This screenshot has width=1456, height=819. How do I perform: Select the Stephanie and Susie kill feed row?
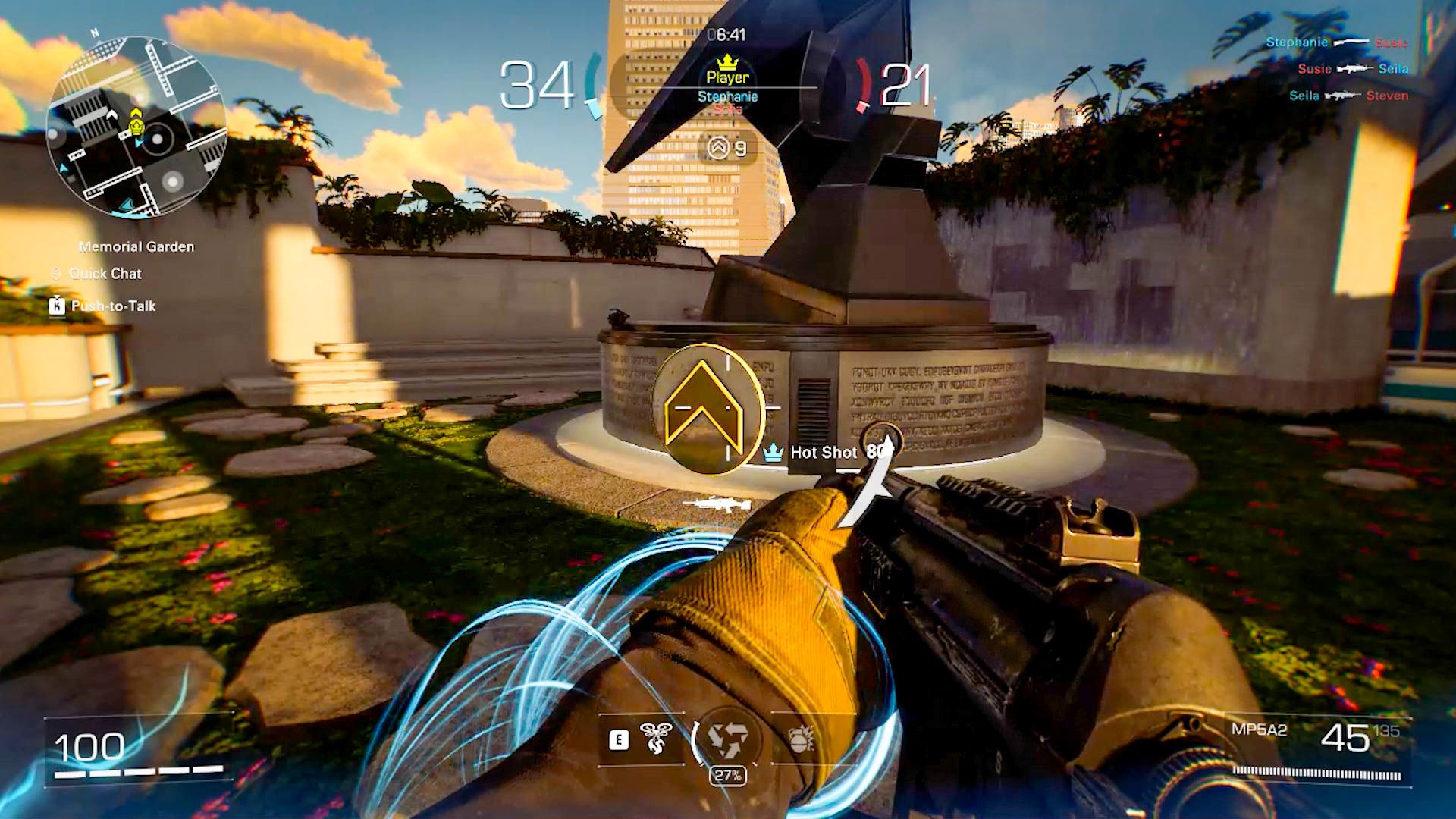tap(1336, 42)
